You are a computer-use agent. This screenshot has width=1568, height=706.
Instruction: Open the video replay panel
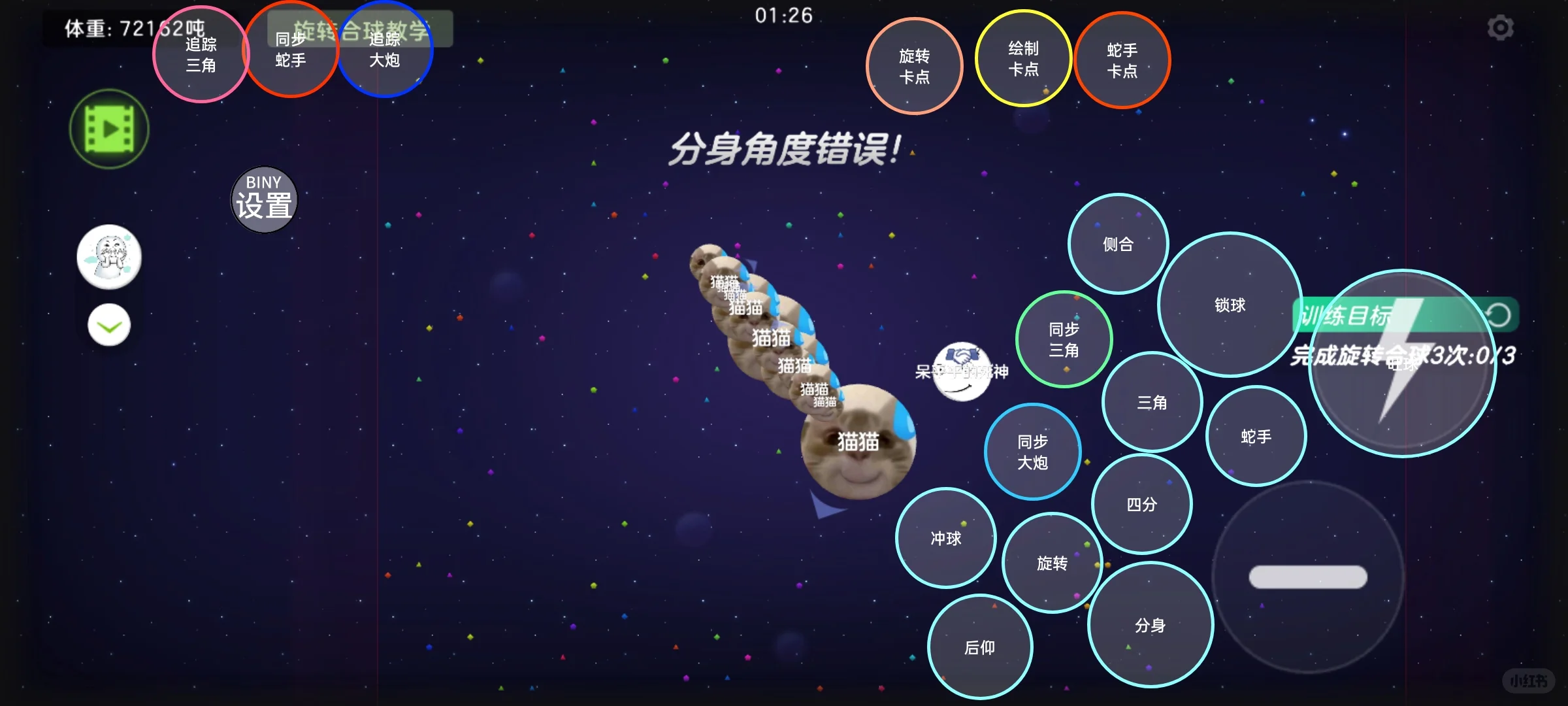(x=108, y=129)
